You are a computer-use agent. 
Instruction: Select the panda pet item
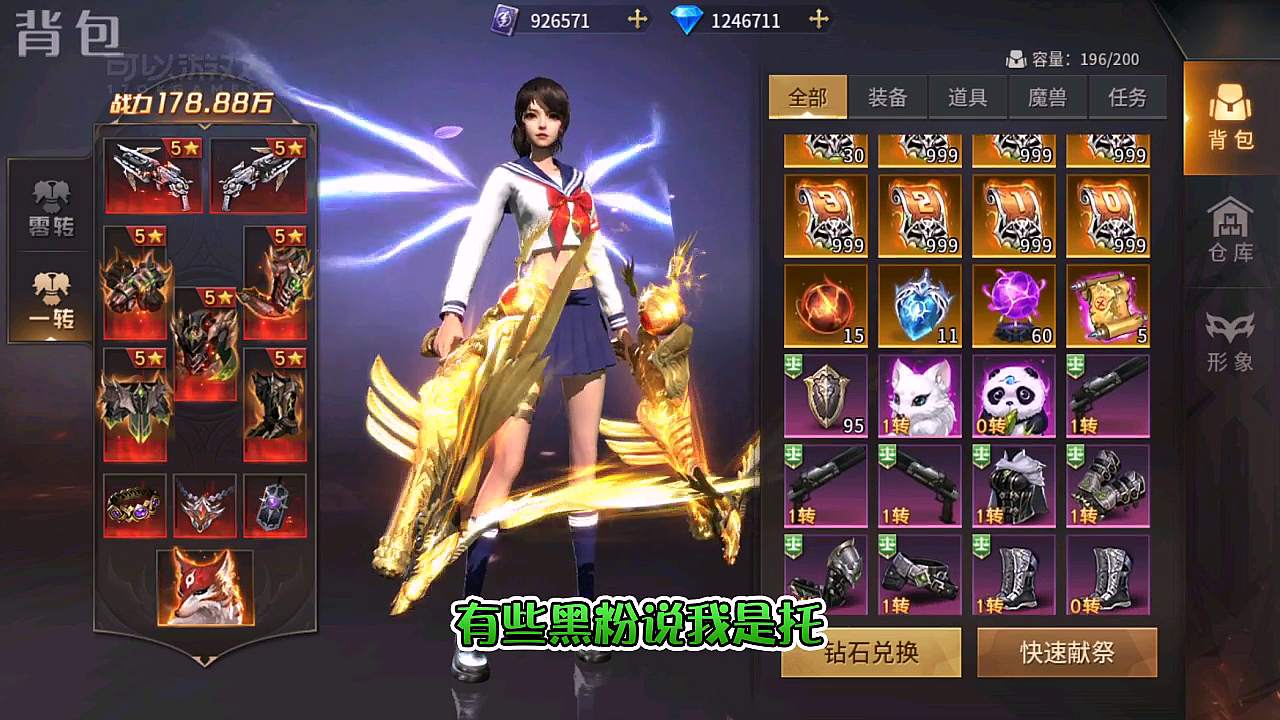(x=1014, y=396)
